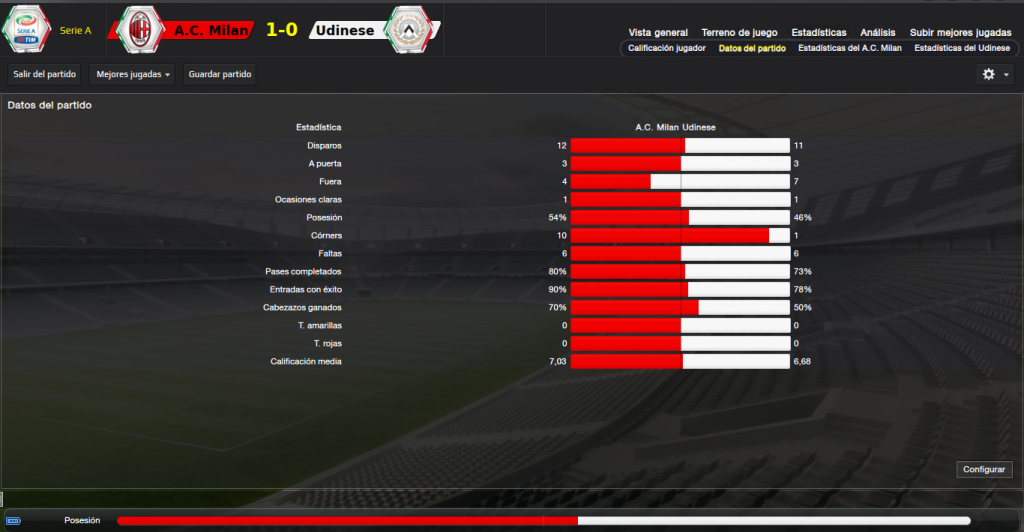The image size is (1024, 532).
Task: Open the Estadísticas menu
Action: point(818,32)
